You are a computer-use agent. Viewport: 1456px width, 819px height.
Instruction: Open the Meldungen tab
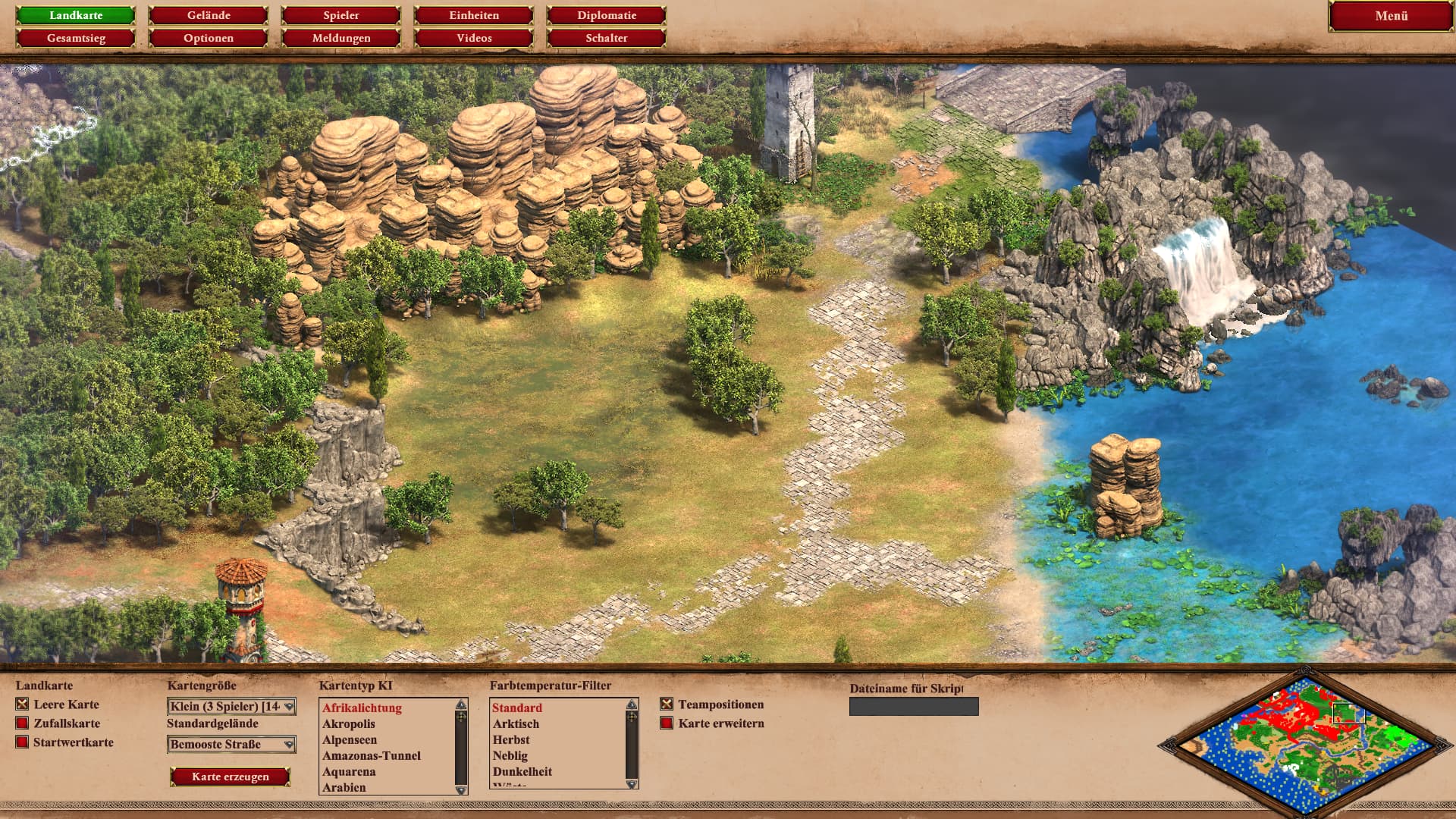tap(341, 38)
